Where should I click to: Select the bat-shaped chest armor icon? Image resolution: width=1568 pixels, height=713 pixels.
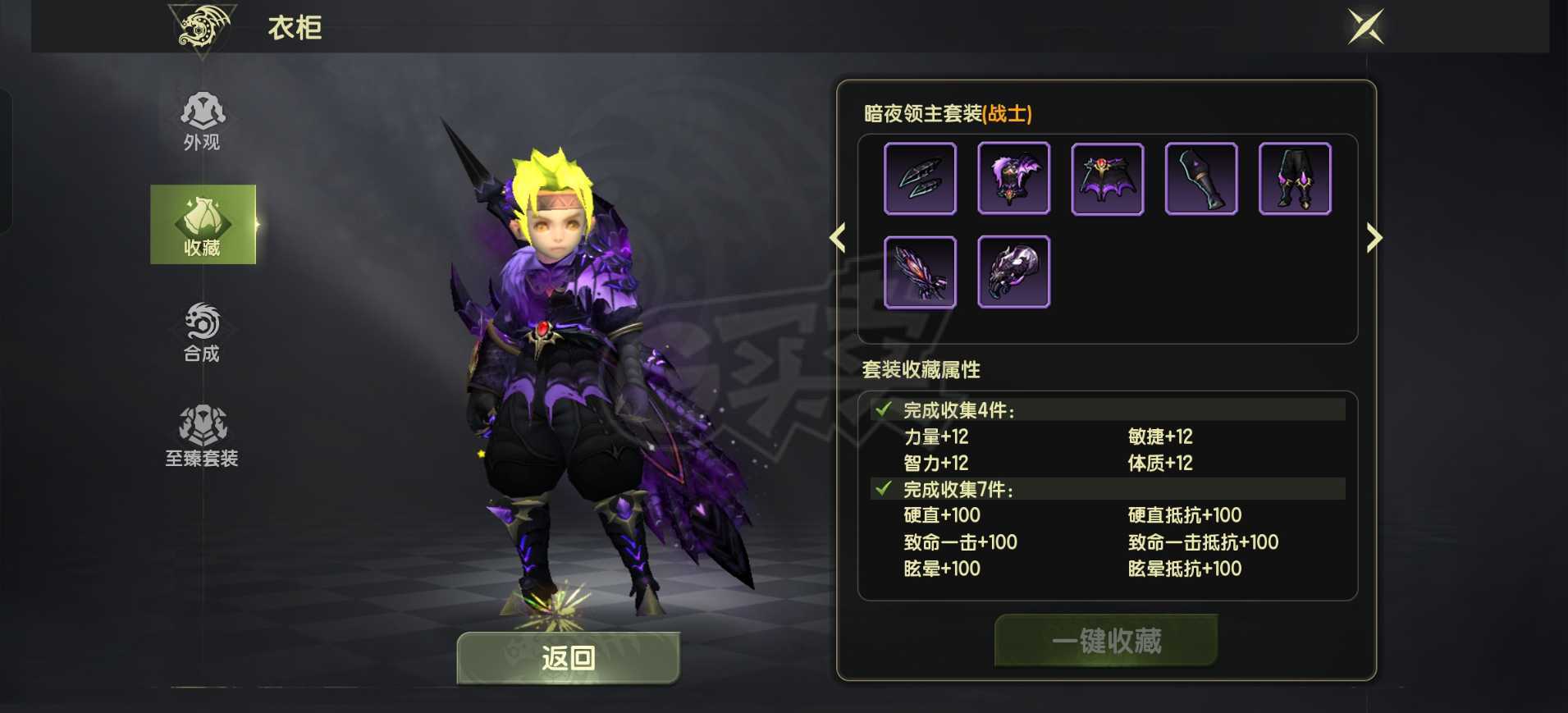[1108, 178]
